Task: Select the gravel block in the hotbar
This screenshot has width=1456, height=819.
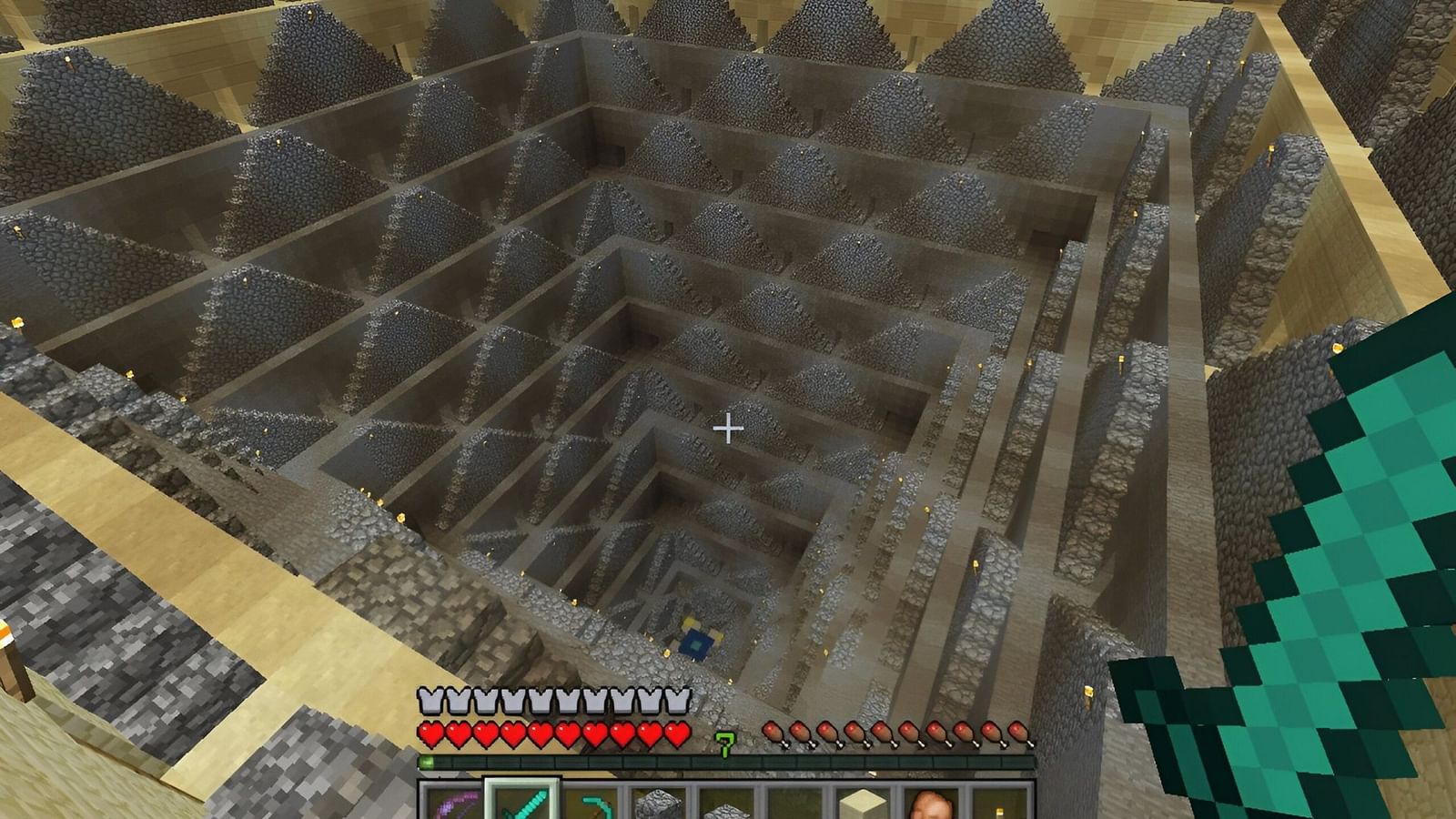Action: pyautogui.click(x=728, y=805)
